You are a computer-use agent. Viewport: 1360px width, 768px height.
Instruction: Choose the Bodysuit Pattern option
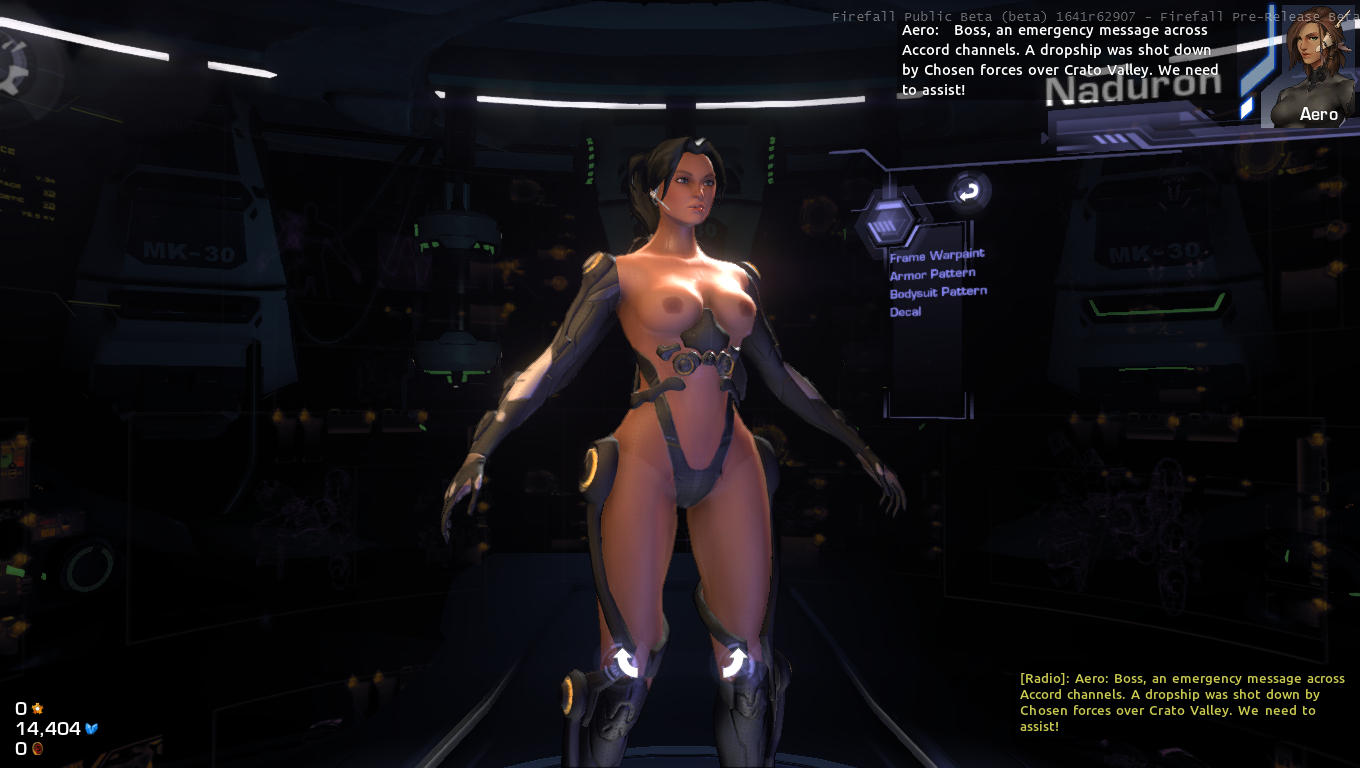[x=938, y=293]
